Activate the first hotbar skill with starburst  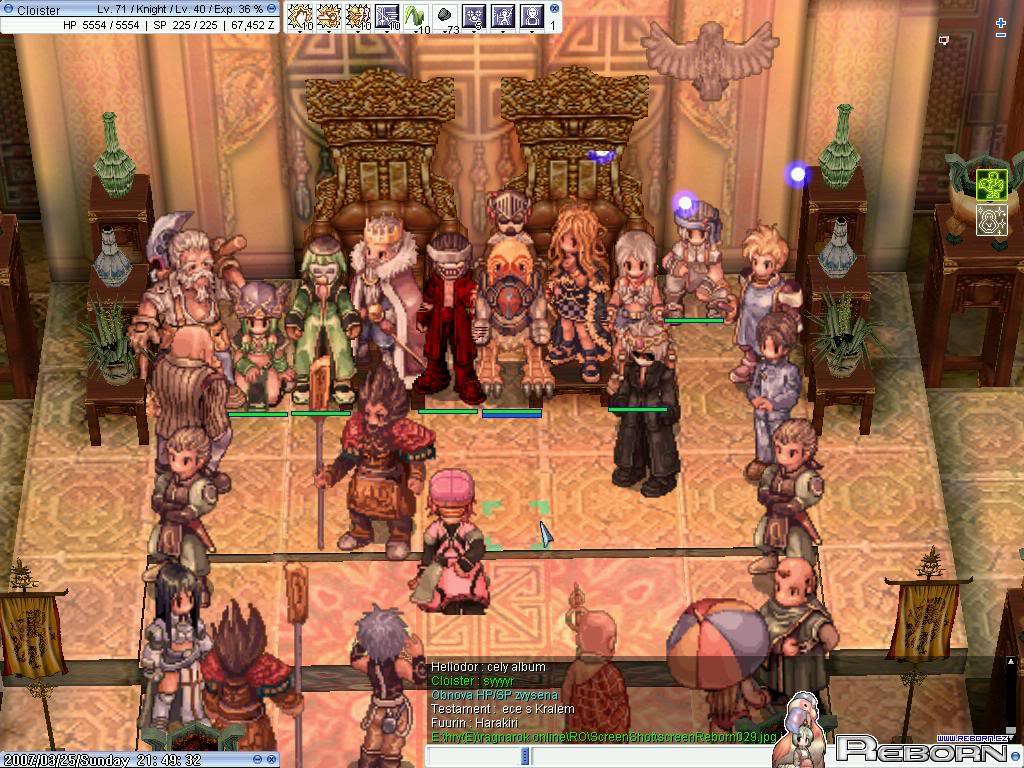(x=300, y=16)
